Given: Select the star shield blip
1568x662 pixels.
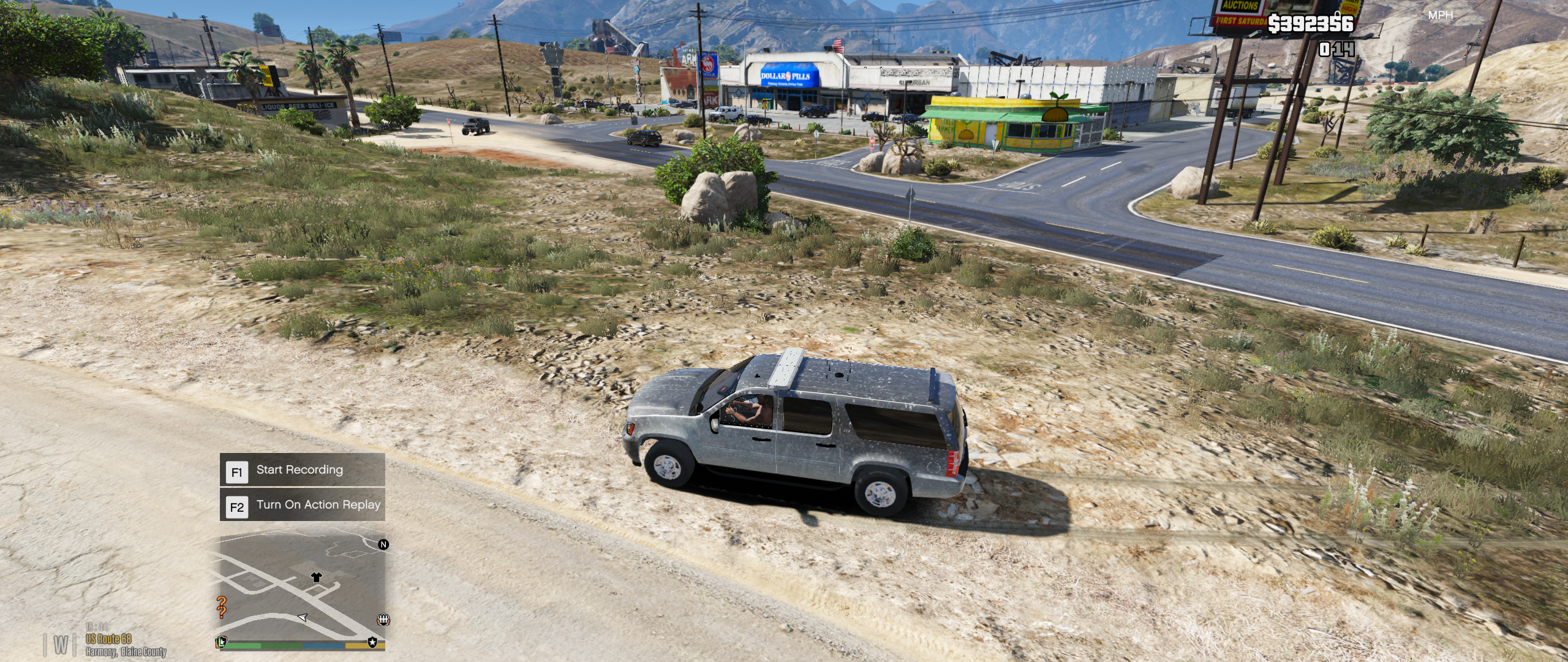Looking at the screenshot, I should (372, 641).
